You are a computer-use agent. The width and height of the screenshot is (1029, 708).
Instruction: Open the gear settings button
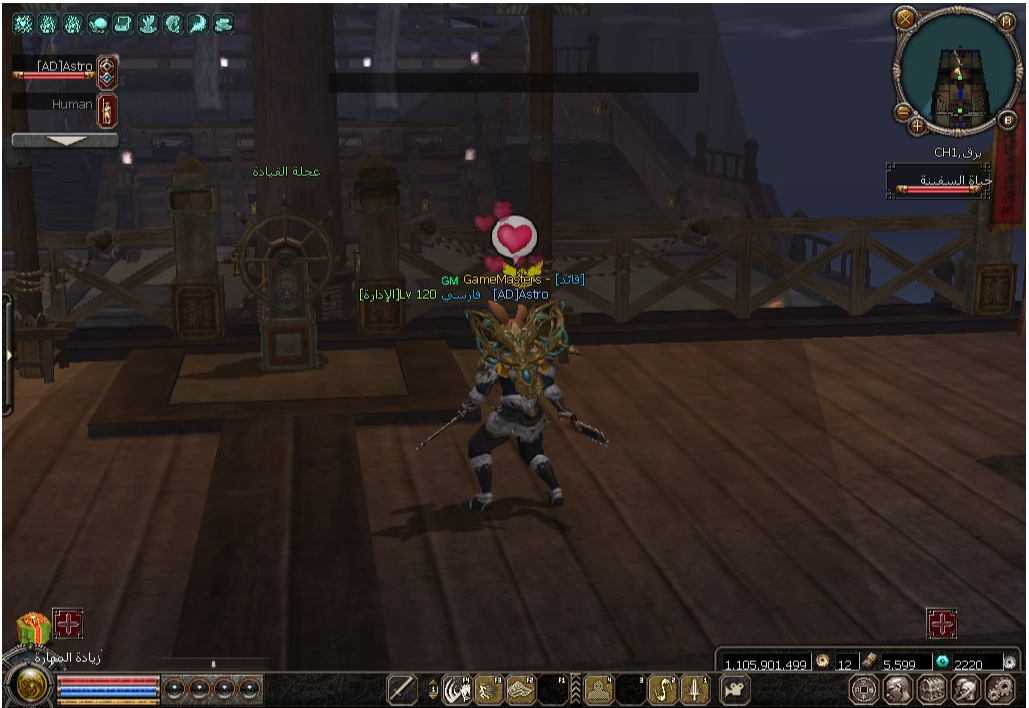tap(1000, 689)
